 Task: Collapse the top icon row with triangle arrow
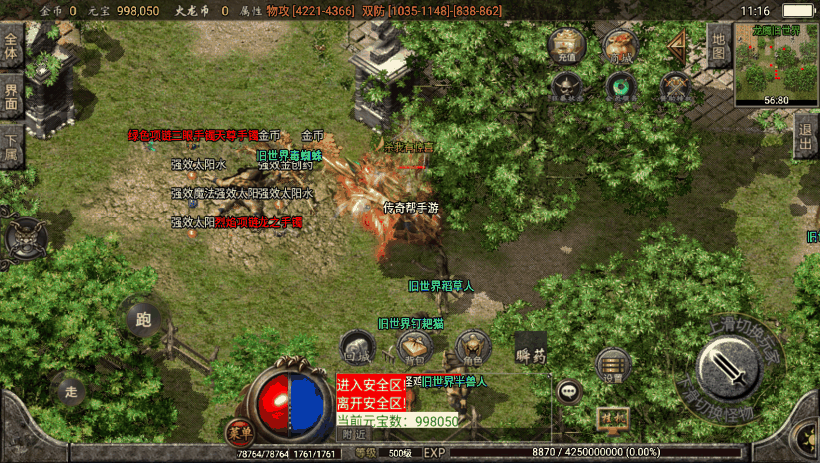point(679,45)
